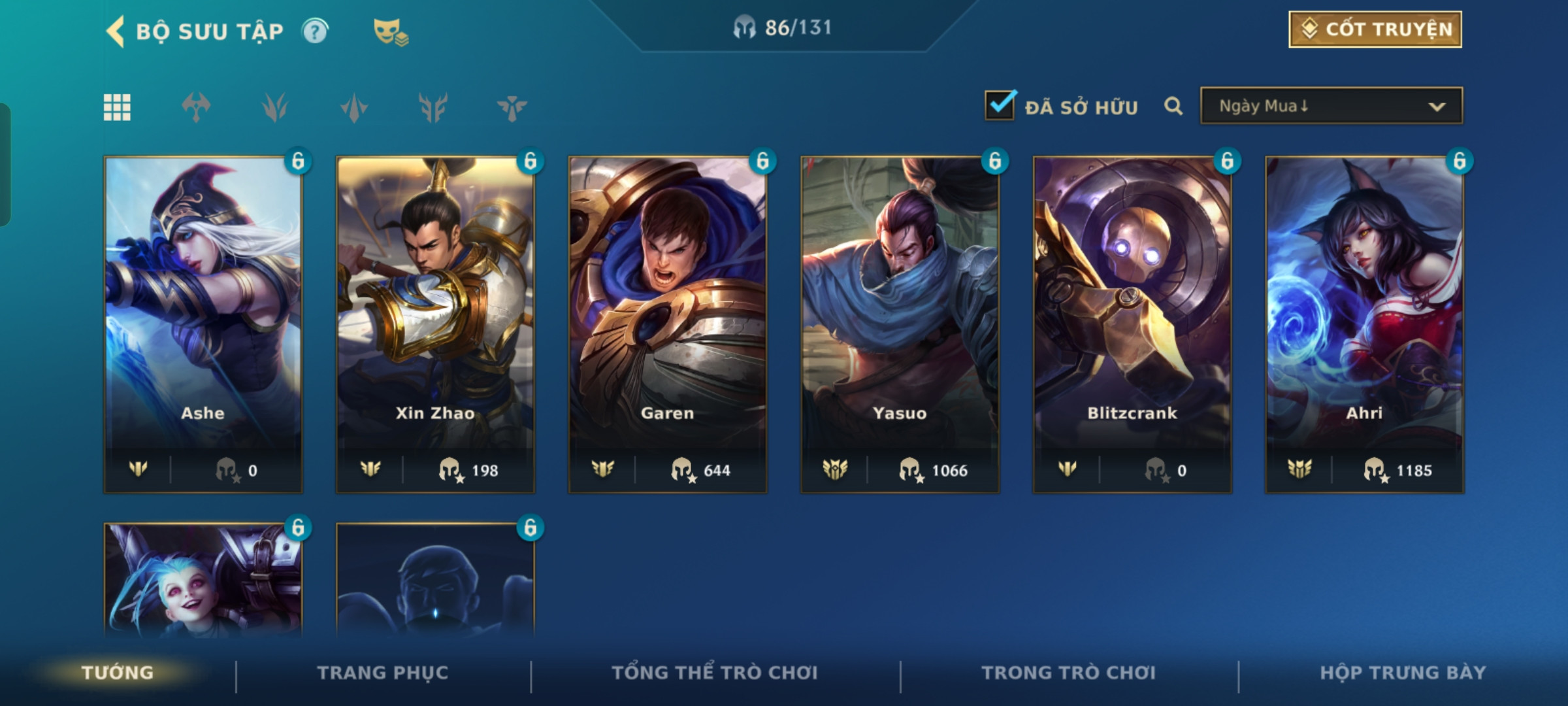Toggle the Đã Sở Hữu checkbox

coord(1000,106)
